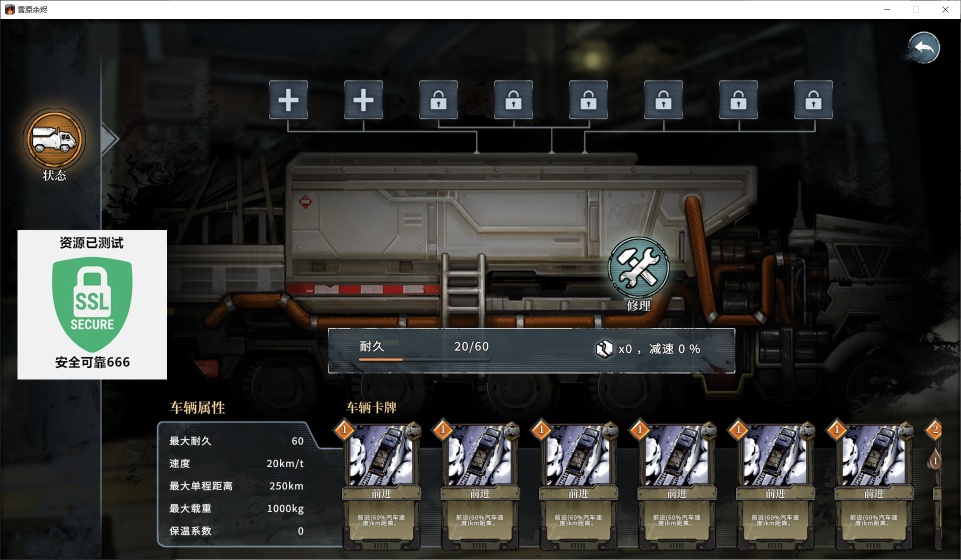Minimize the game window
The image size is (961, 560).
click(886, 9)
